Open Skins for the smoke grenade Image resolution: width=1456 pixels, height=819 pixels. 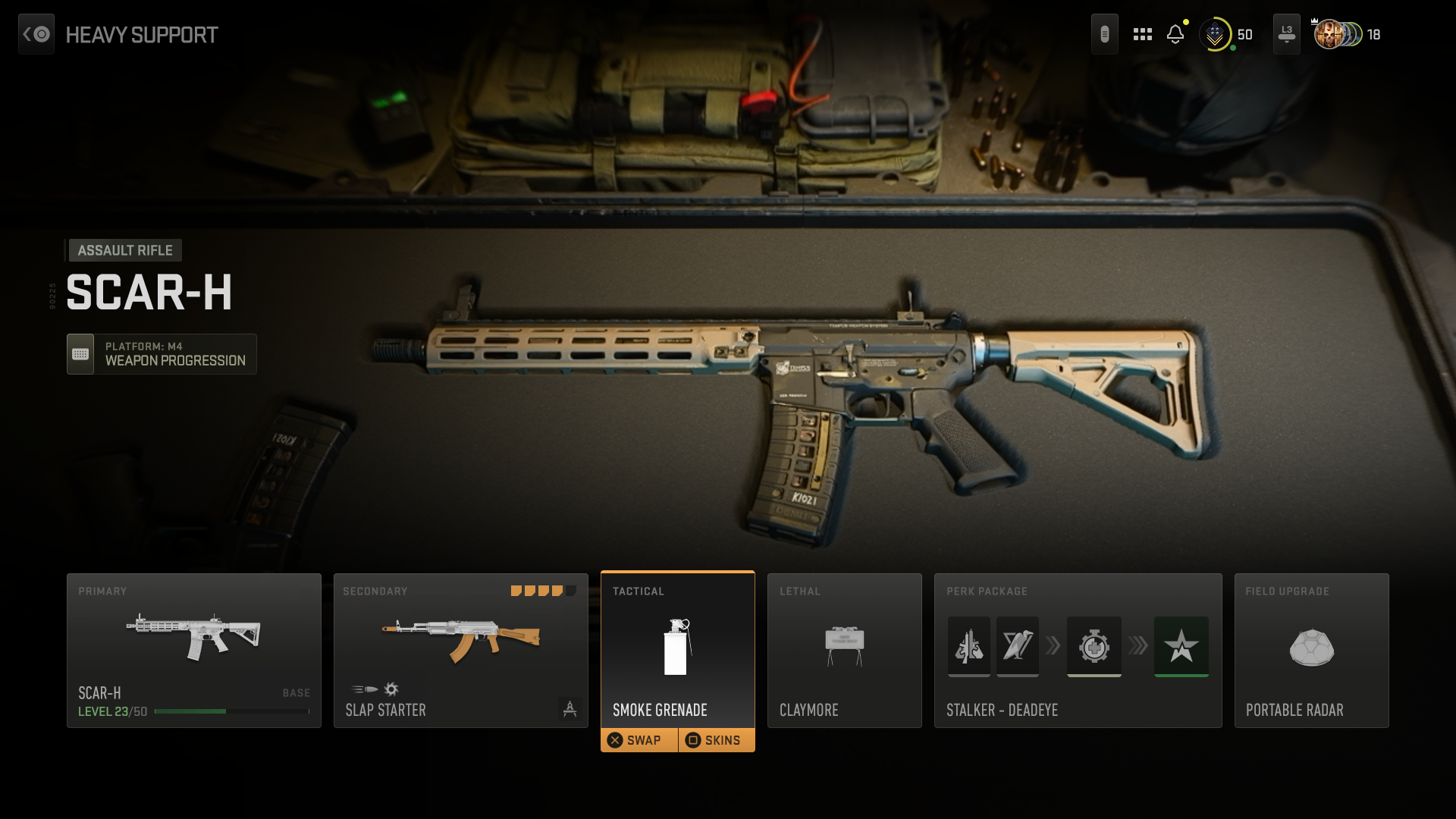click(x=717, y=740)
